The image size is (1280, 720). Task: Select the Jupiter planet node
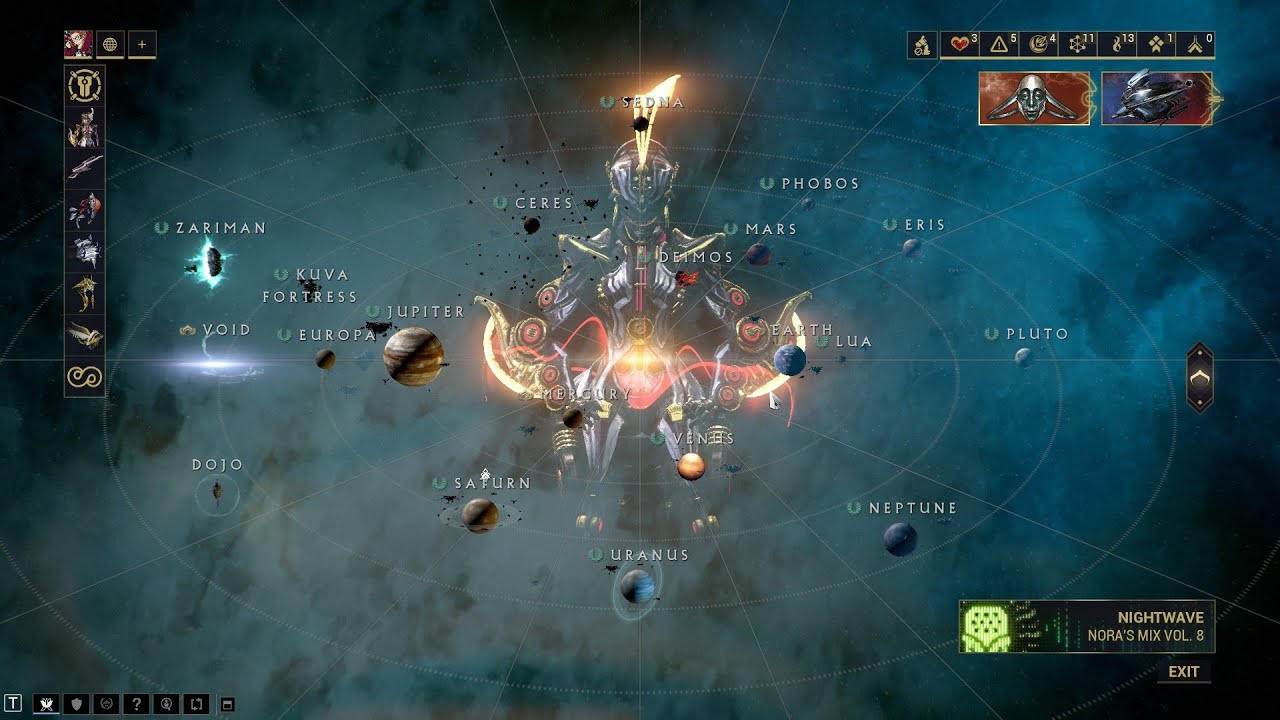pyautogui.click(x=412, y=356)
